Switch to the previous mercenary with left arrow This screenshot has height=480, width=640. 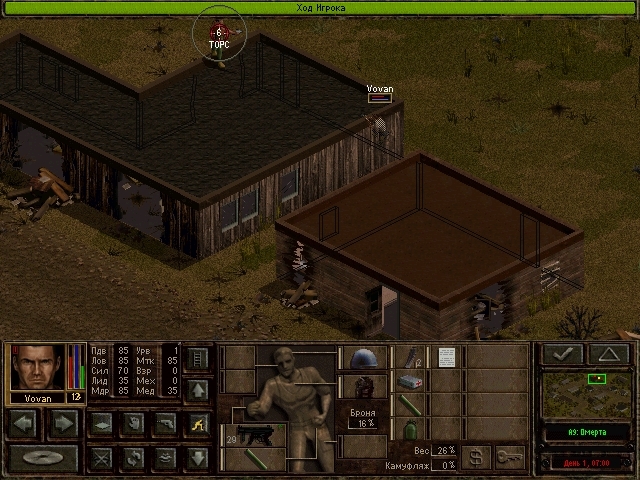(26, 424)
